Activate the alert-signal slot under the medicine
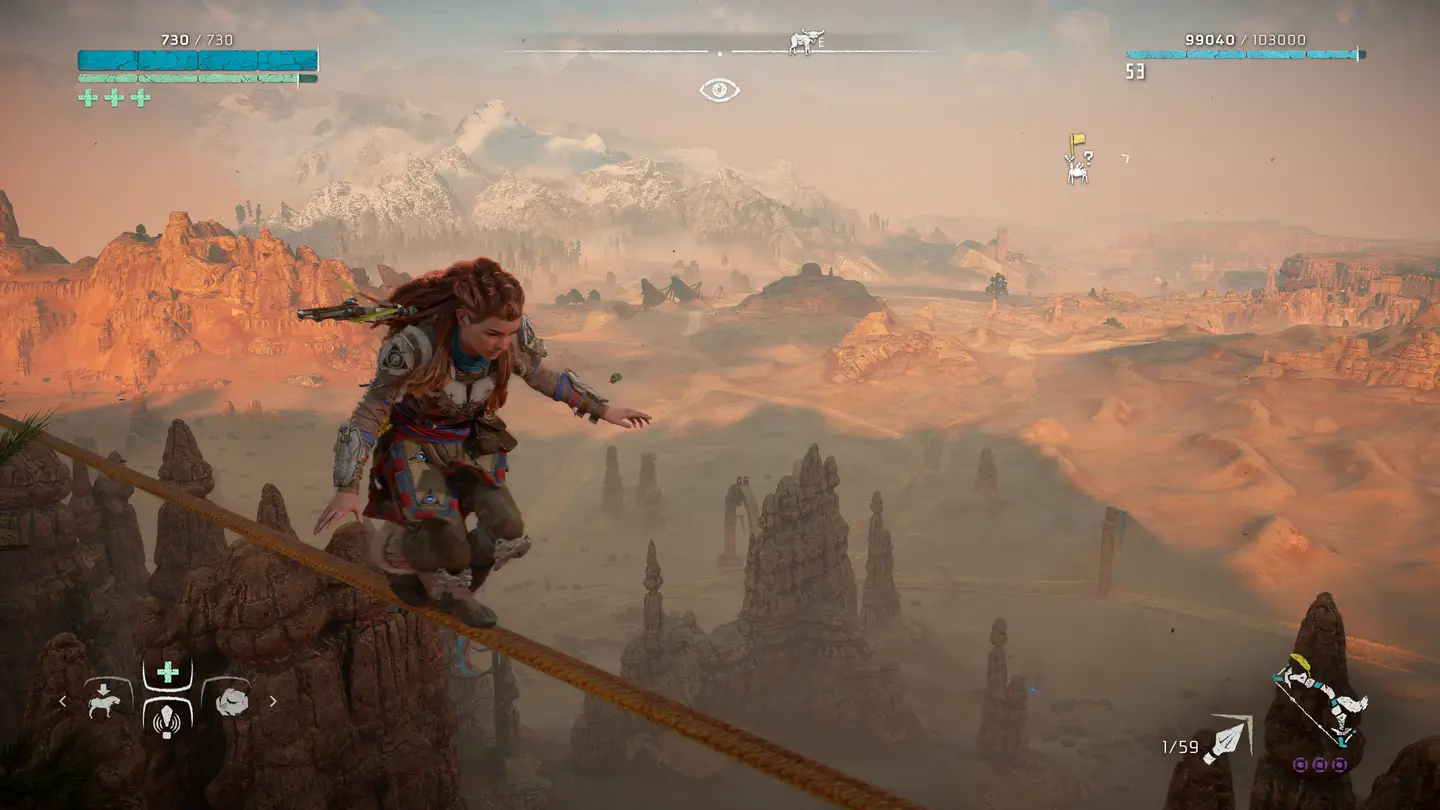 click(168, 717)
